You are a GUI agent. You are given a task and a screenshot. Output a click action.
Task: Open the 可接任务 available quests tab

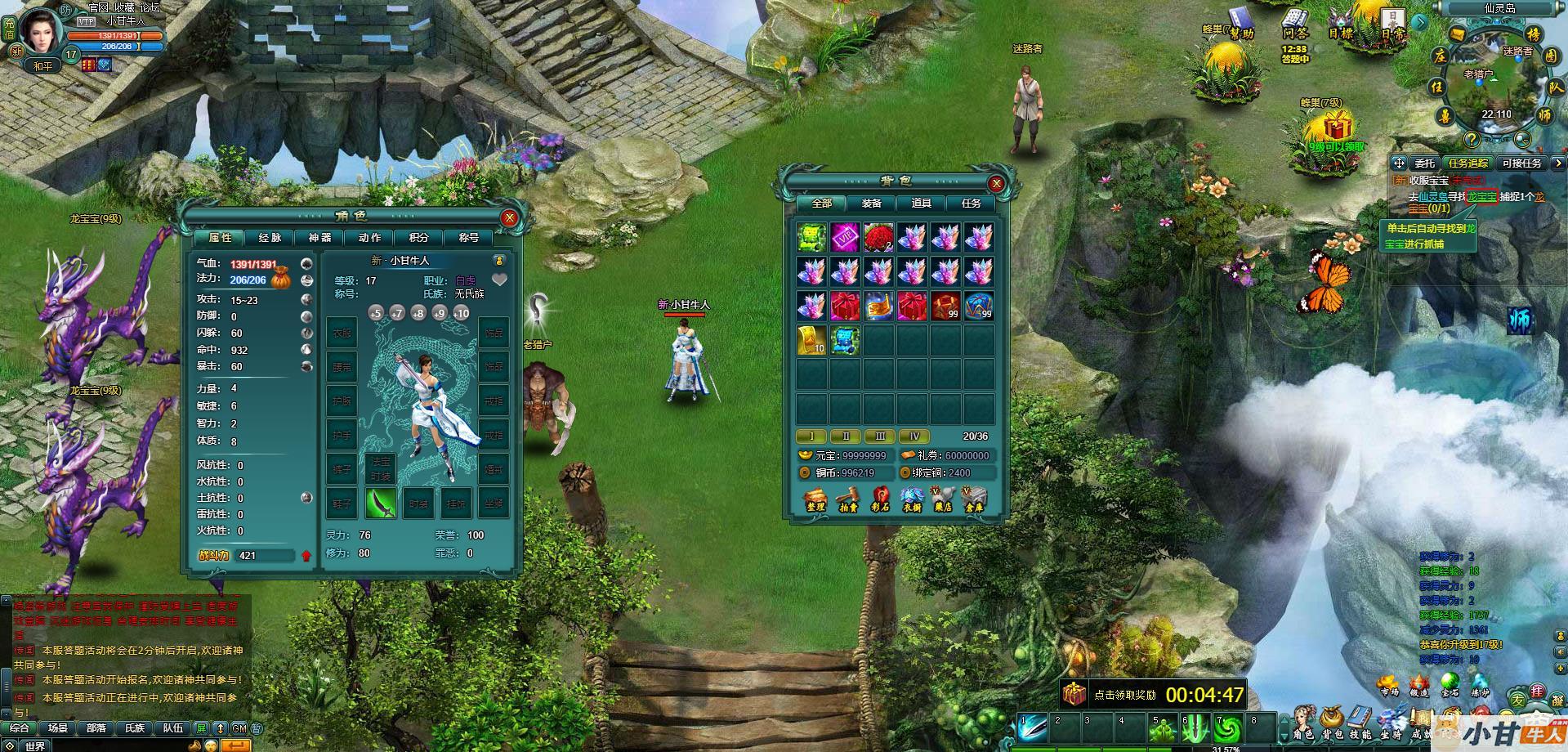click(1521, 163)
